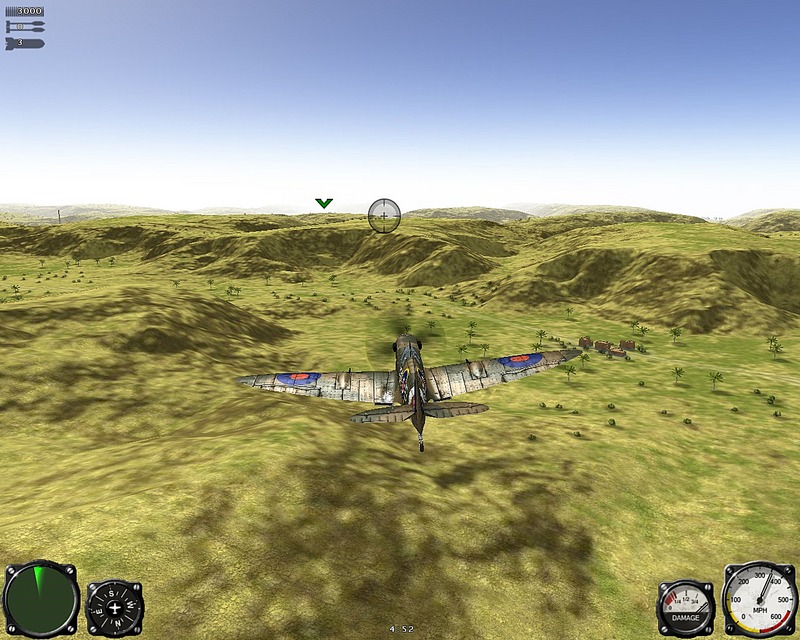Click the compass heading dial
This screenshot has width=800, height=640.
pos(115,608)
